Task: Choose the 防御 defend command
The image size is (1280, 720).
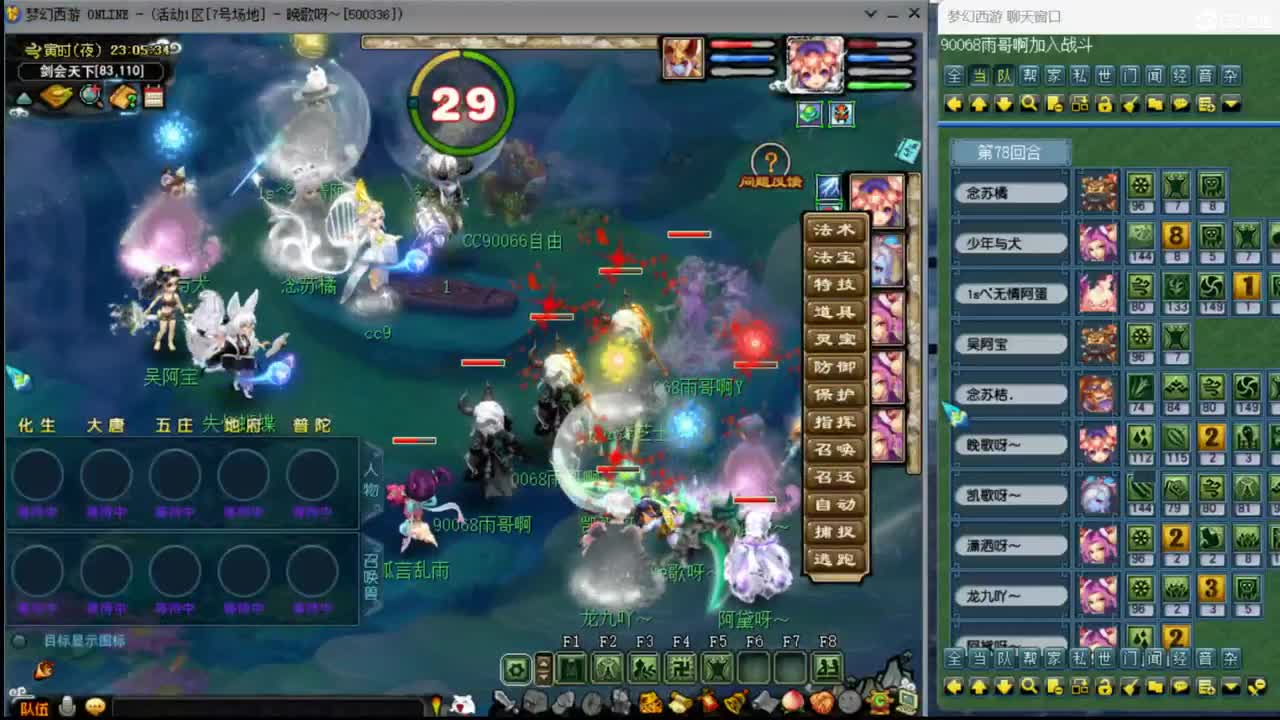Action: point(833,368)
